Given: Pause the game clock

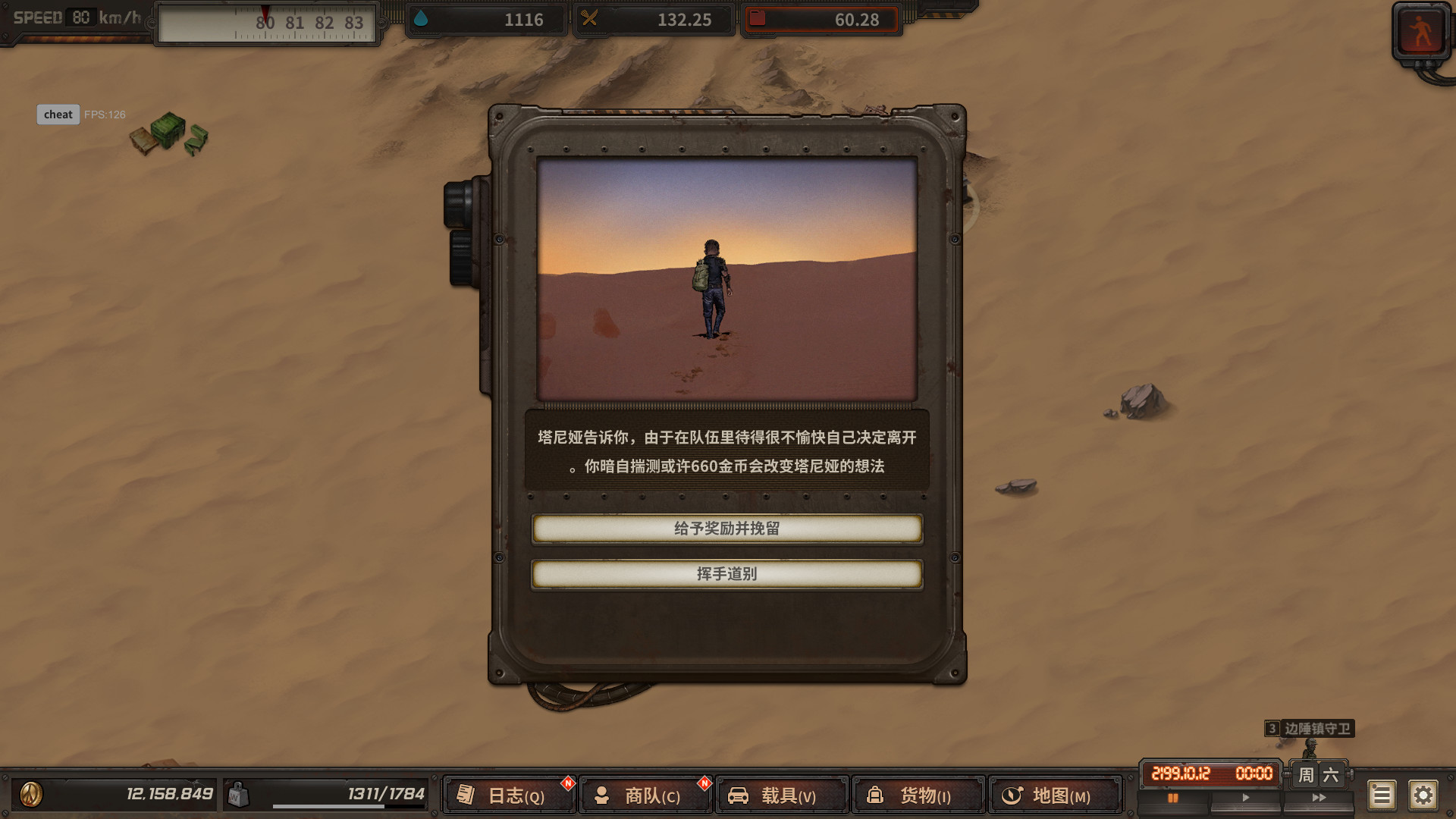Looking at the screenshot, I should 1175,797.
